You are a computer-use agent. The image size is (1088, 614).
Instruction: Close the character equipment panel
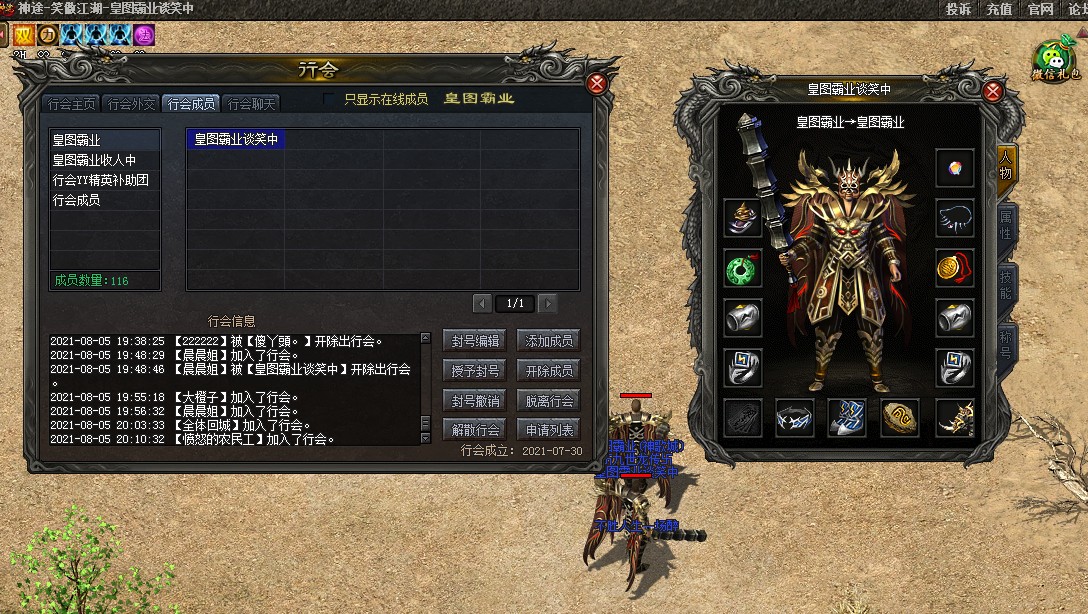pyautogui.click(x=993, y=91)
